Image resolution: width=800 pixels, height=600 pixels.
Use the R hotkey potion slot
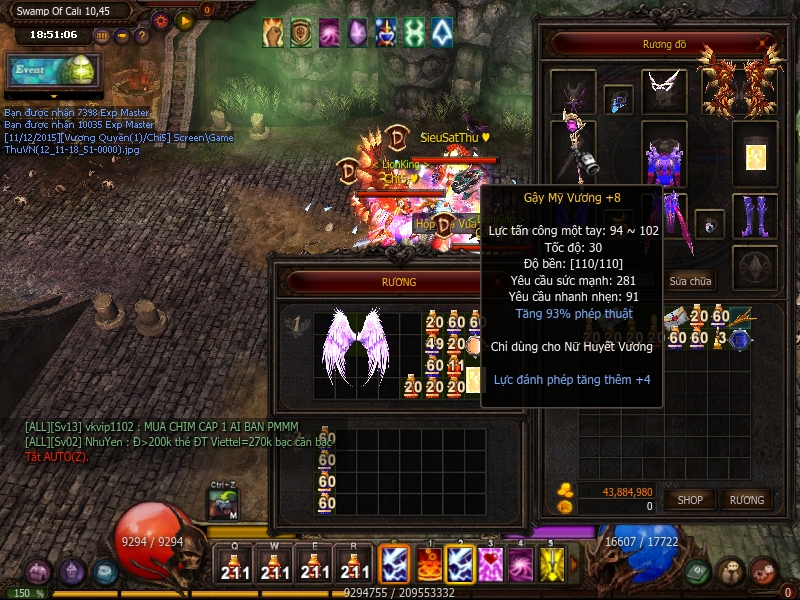coord(354,566)
